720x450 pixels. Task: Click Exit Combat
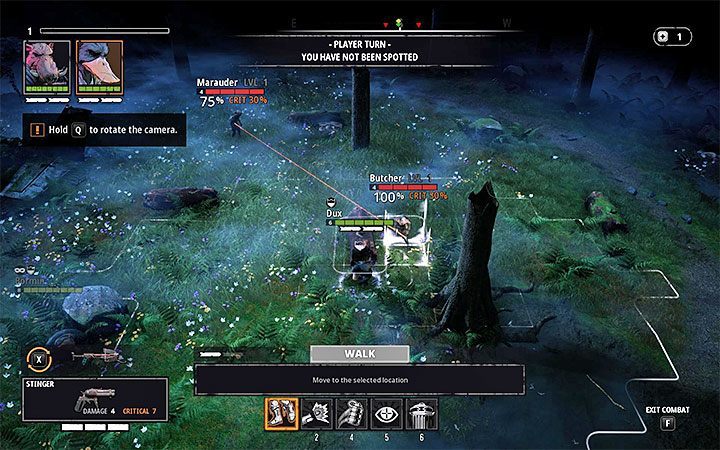665,414
